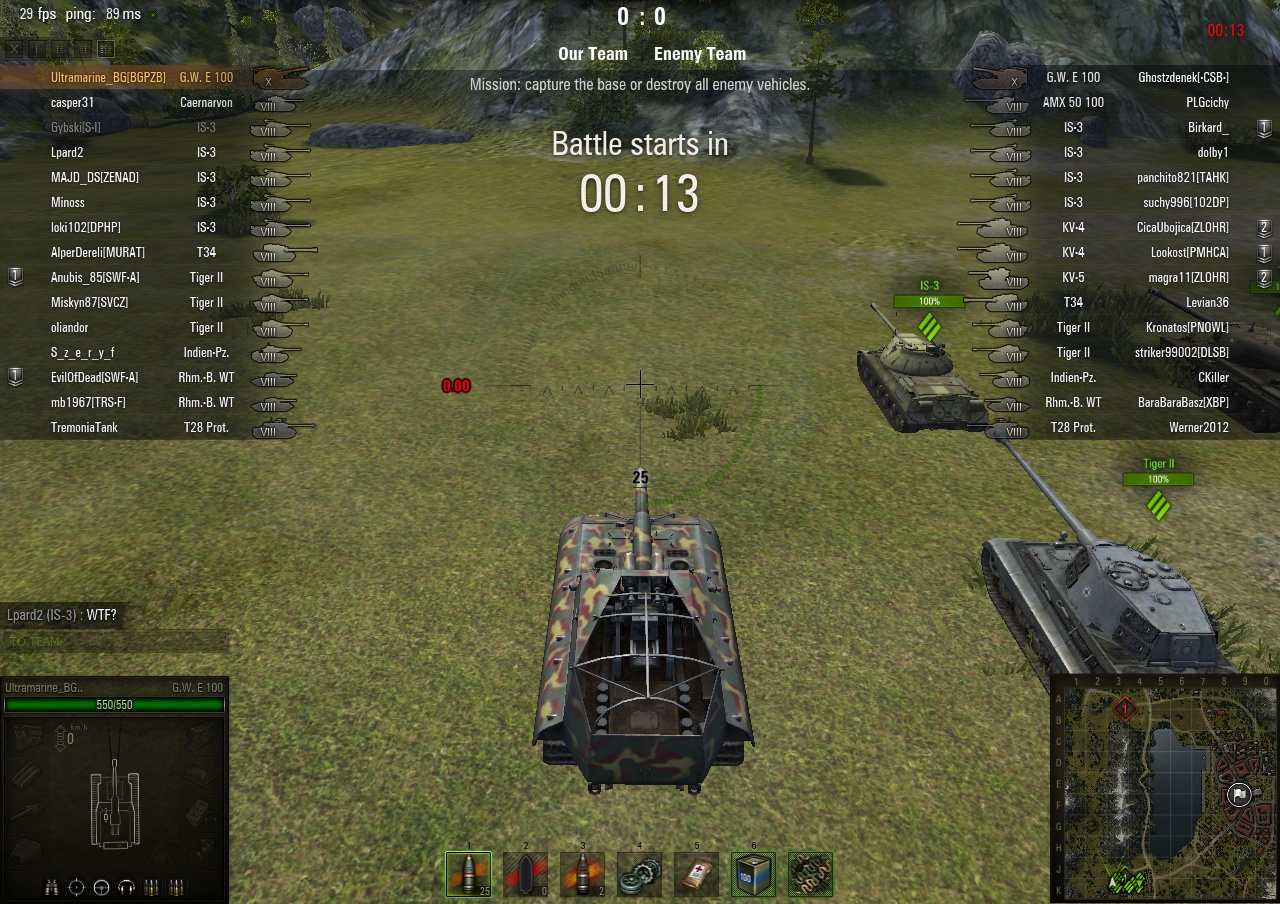
Task: Click the binoculars crew icon in damage panel
Action: click(x=52, y=886)
